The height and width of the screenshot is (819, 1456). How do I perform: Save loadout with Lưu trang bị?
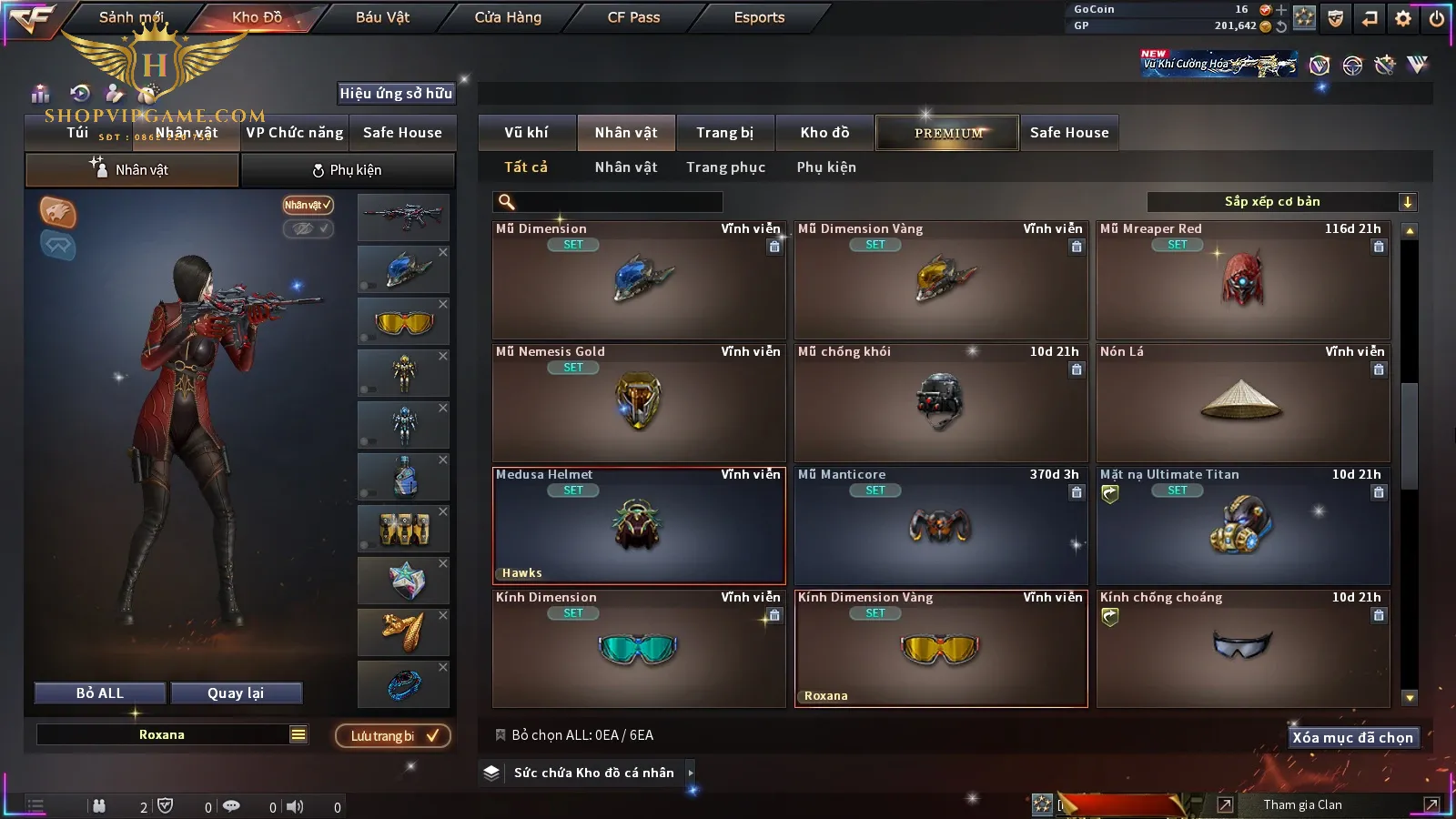click(393, 736)
